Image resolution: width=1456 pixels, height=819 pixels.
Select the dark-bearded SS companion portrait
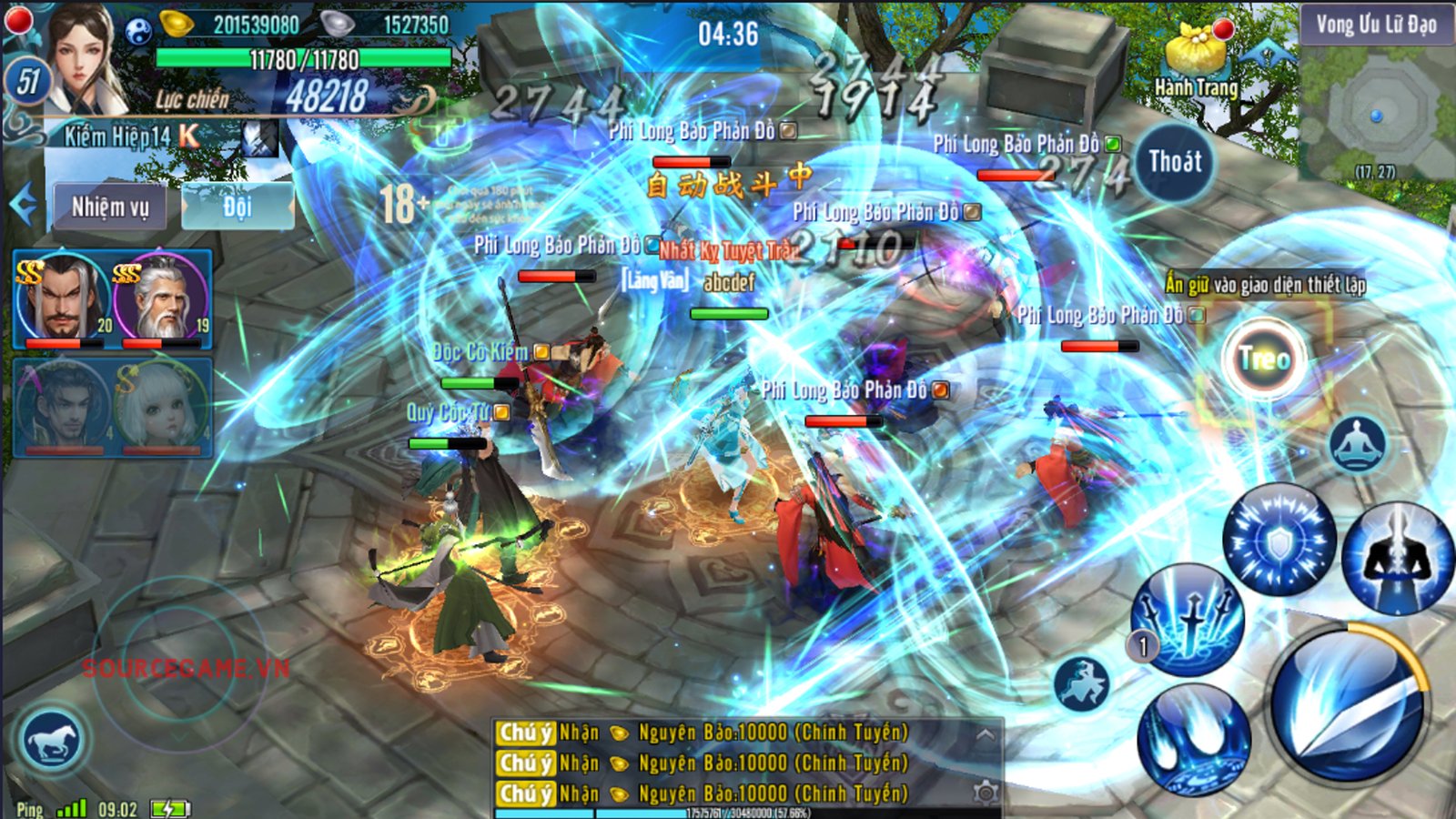click(x=62, y=298)
